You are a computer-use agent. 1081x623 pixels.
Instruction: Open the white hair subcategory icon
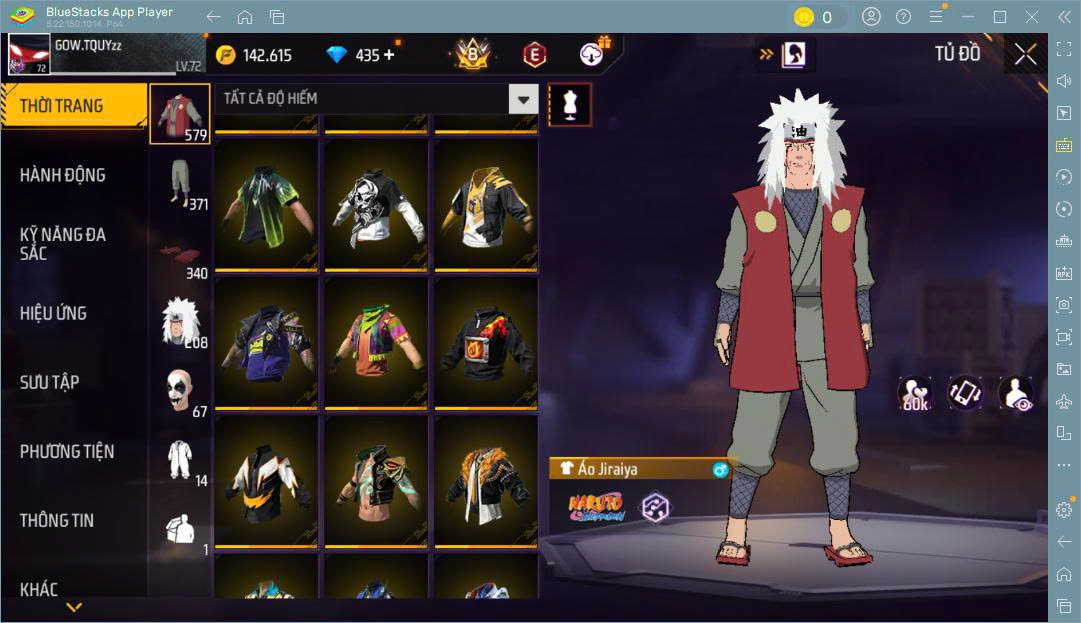click(180, 322)
